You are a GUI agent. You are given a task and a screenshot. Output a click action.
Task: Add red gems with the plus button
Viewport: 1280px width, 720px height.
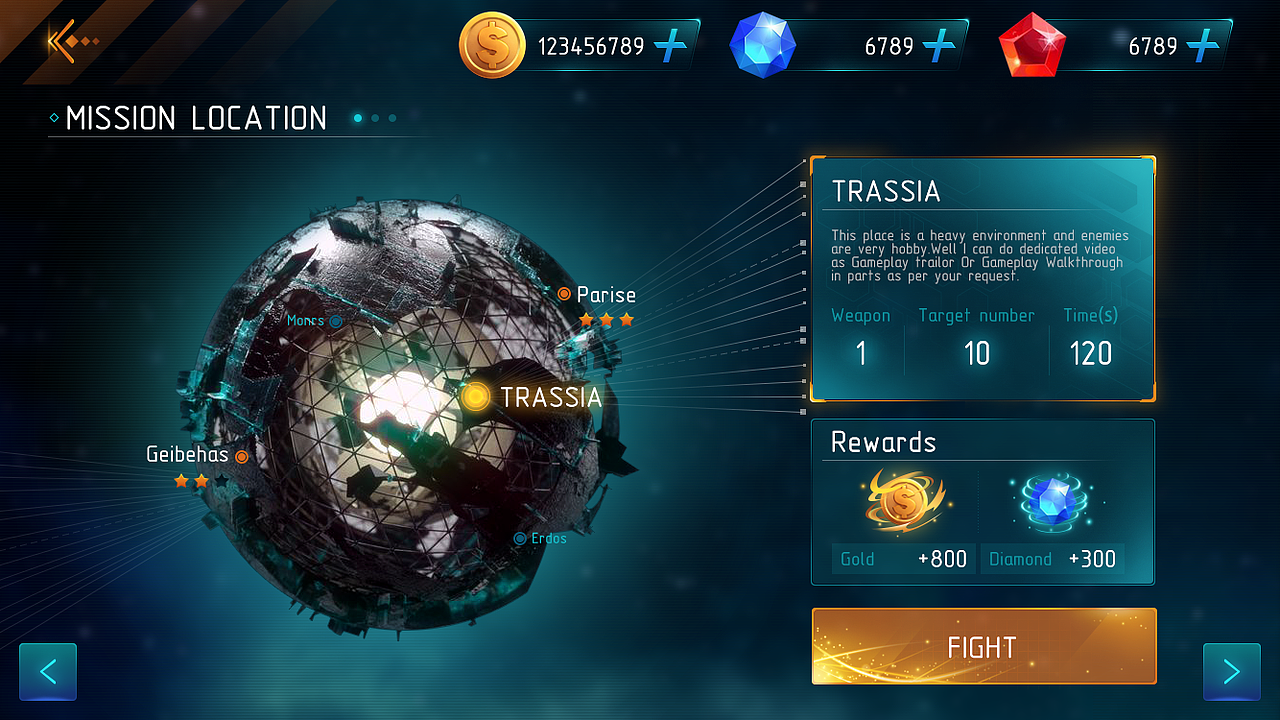[1203, 46]
